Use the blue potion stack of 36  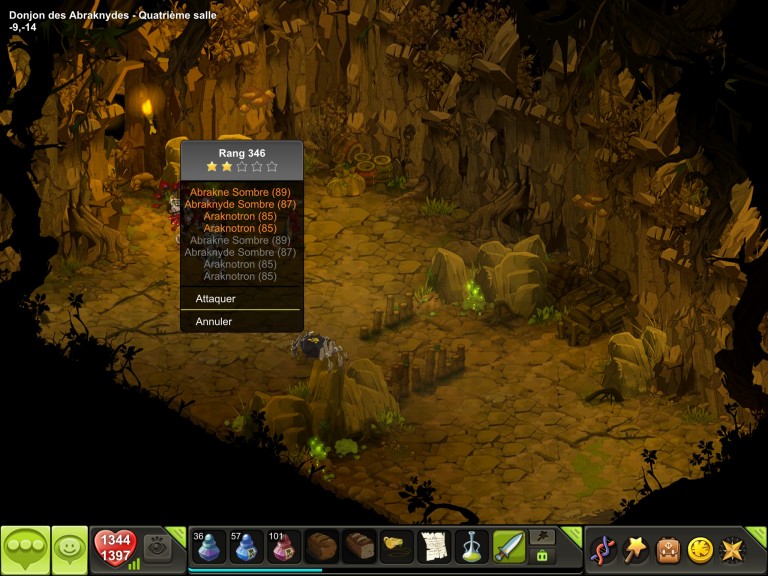[x=208, y=547]
